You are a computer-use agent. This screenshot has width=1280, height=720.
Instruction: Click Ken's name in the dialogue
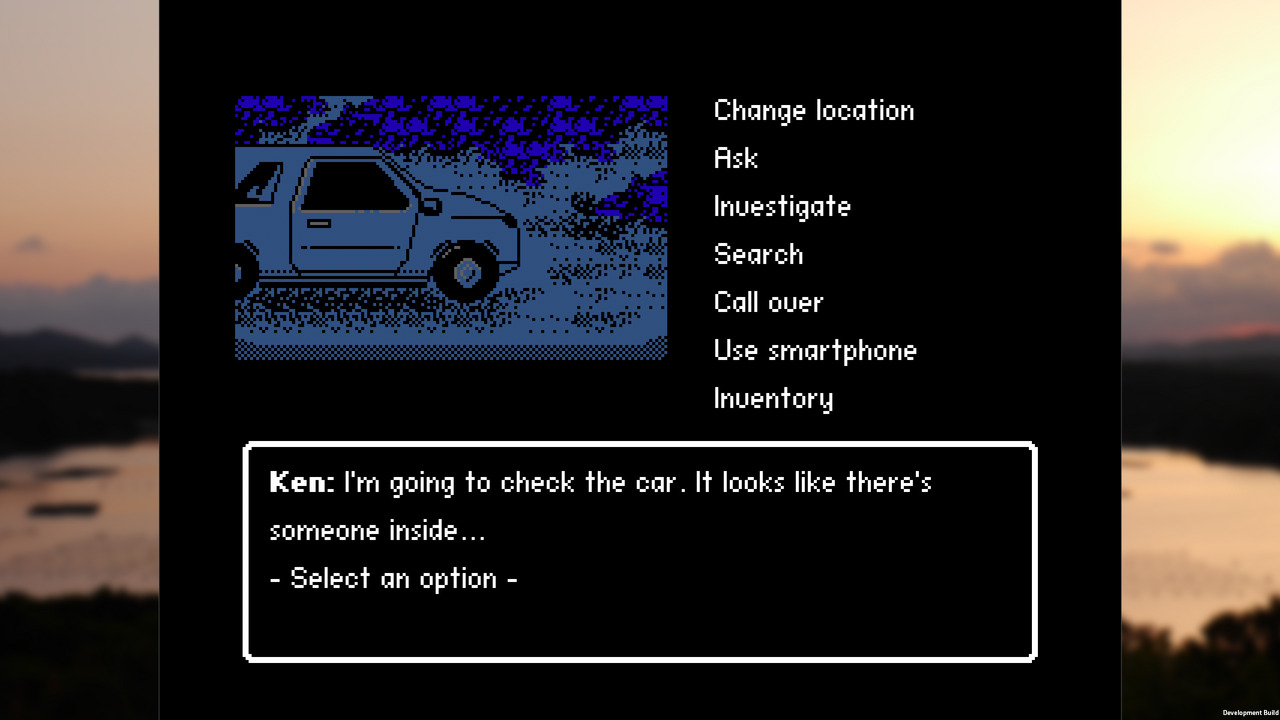pos(298,482)
